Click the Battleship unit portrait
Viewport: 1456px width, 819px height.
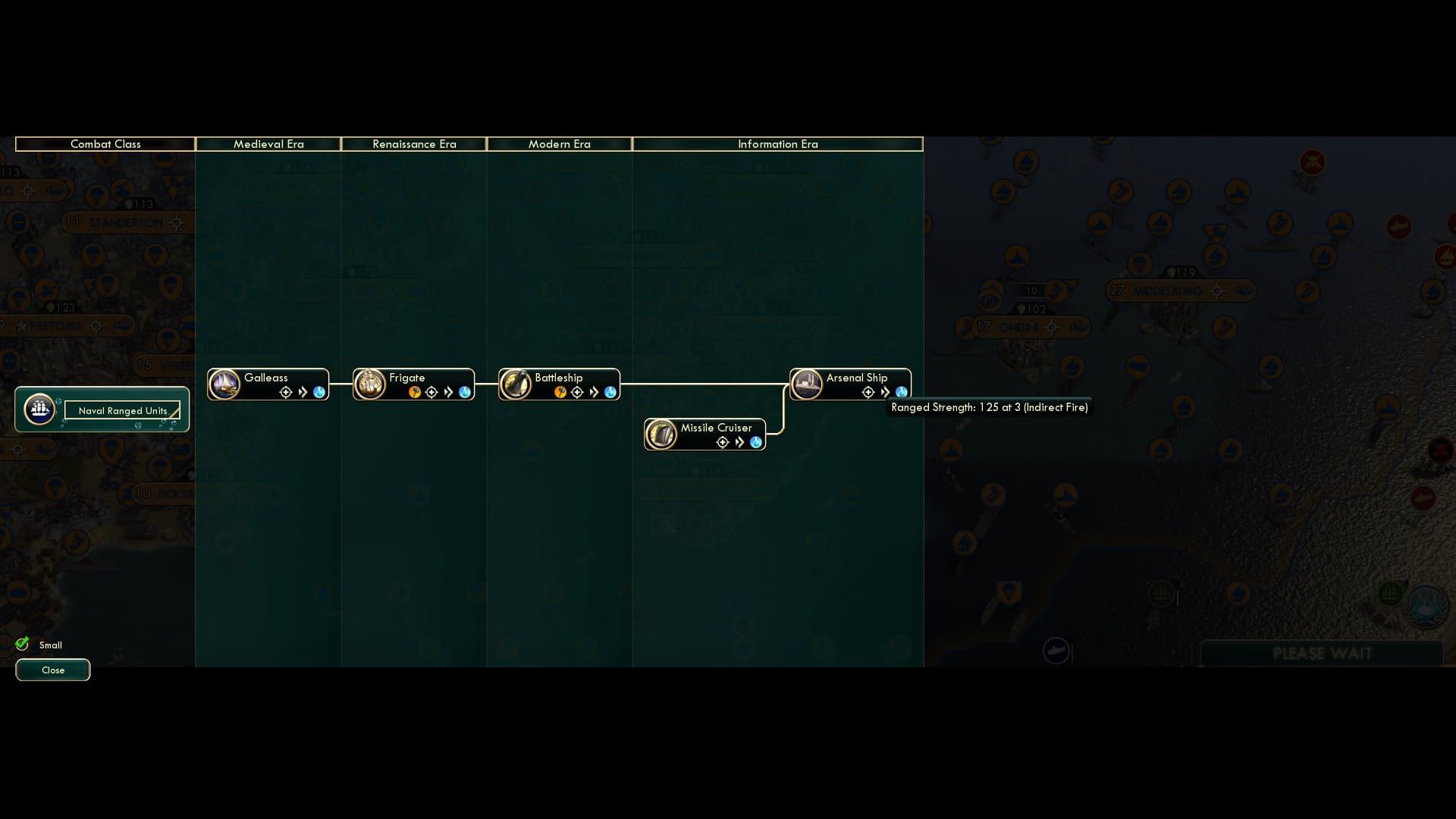pos(518,384)
